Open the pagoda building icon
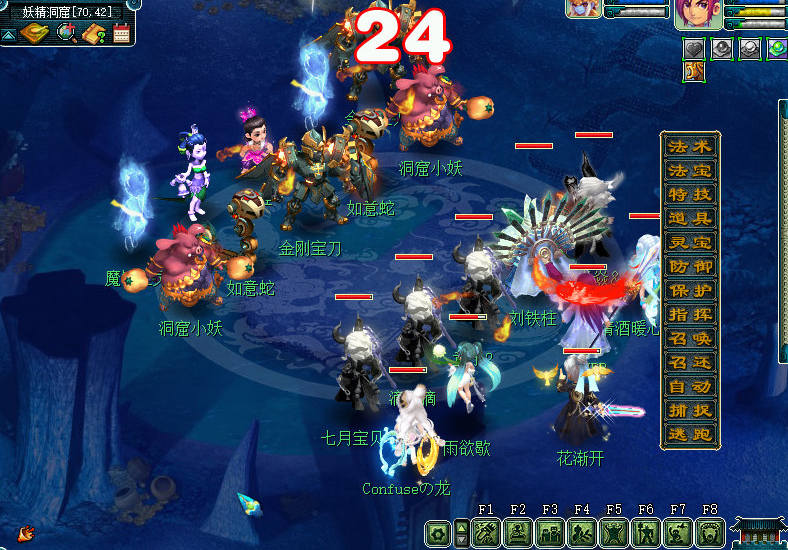Image resolution: width=788 pixels, height=550 pixels. pos(758,530)
